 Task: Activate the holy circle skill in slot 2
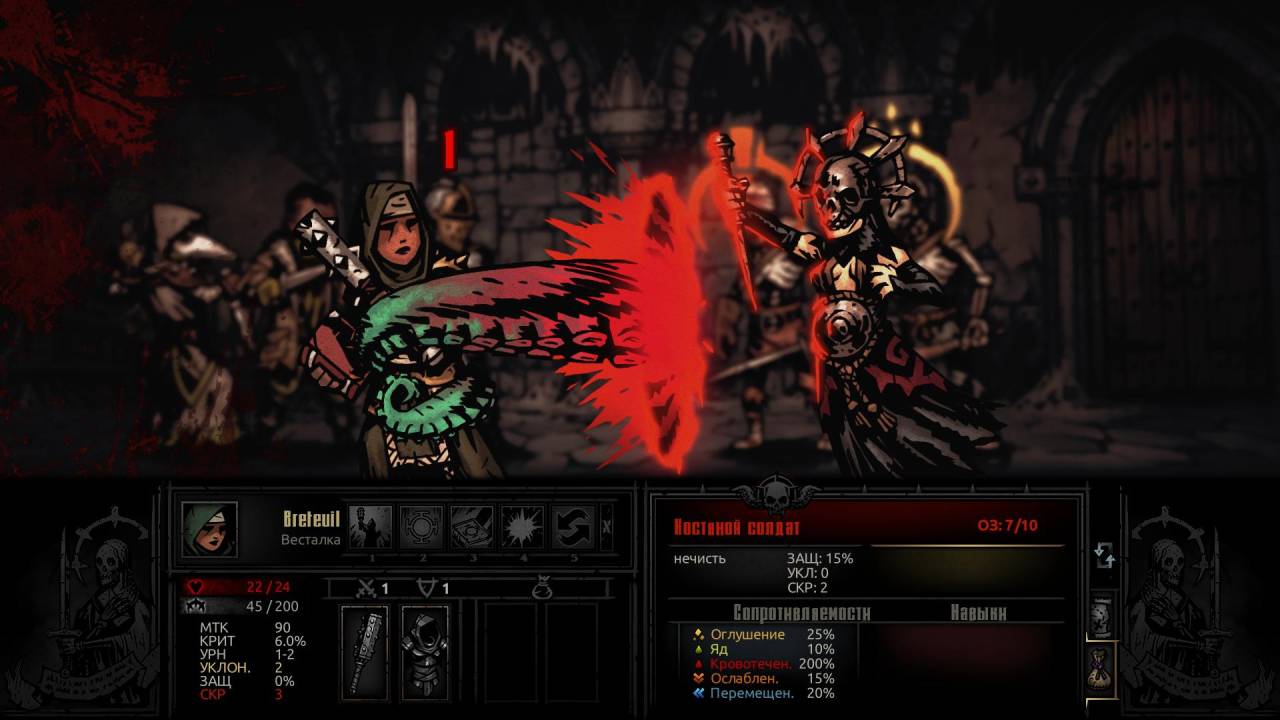click(421, 527)
